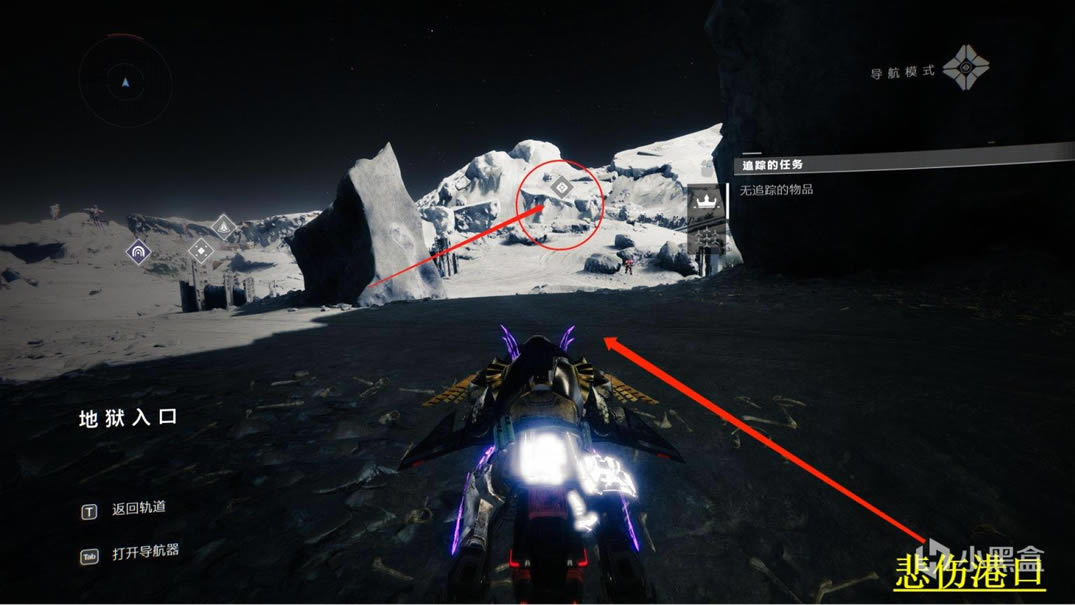The width and height of the screenshot is (1075, 605).
Task: Select the crown emblem icon
Action: 706,203
